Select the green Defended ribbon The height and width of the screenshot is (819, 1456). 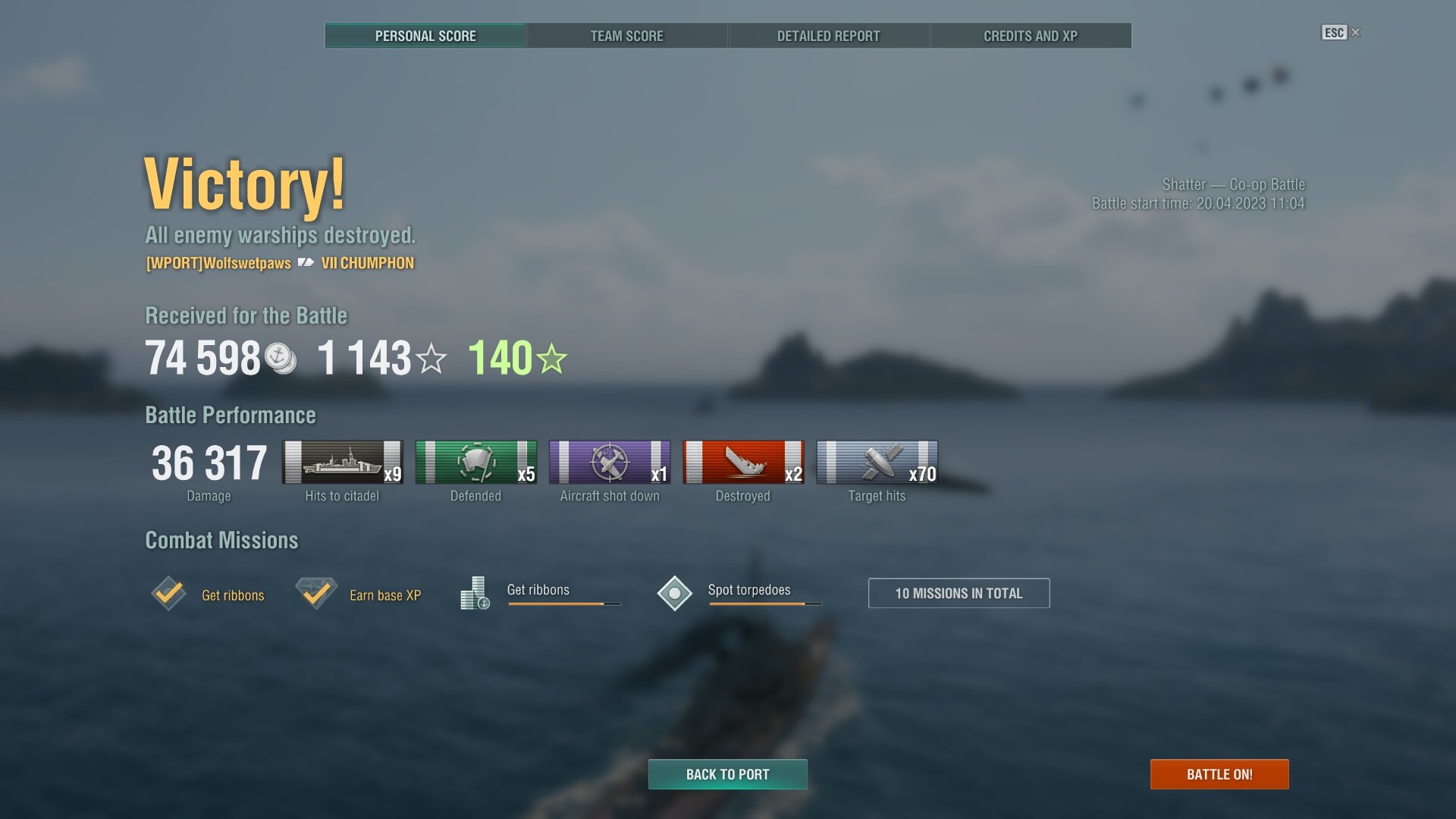click(x=475, y=463)
